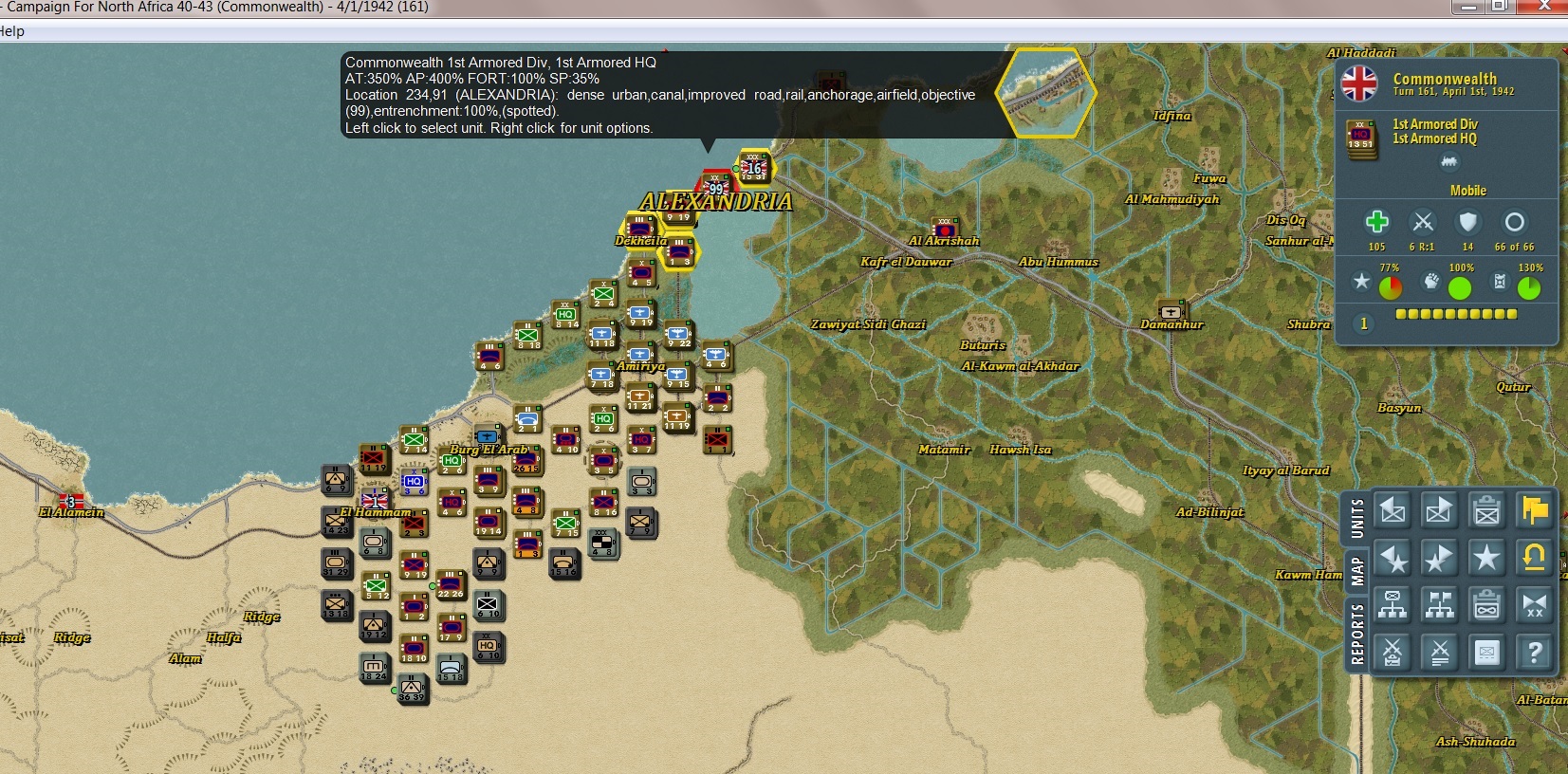
Task: Click the envelope unit counter icon
Action: tap(1486, 651)
